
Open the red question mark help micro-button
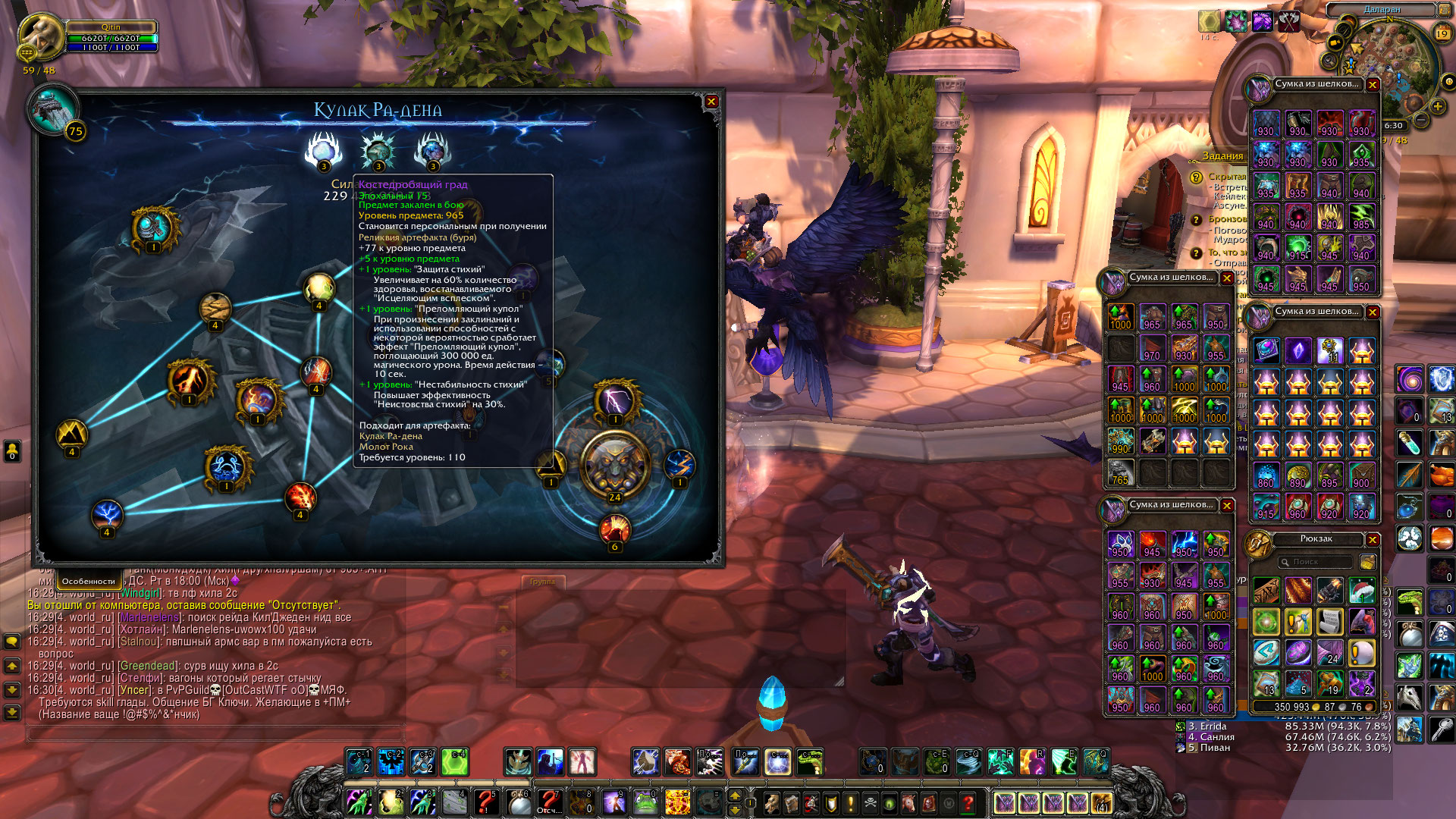968,802
